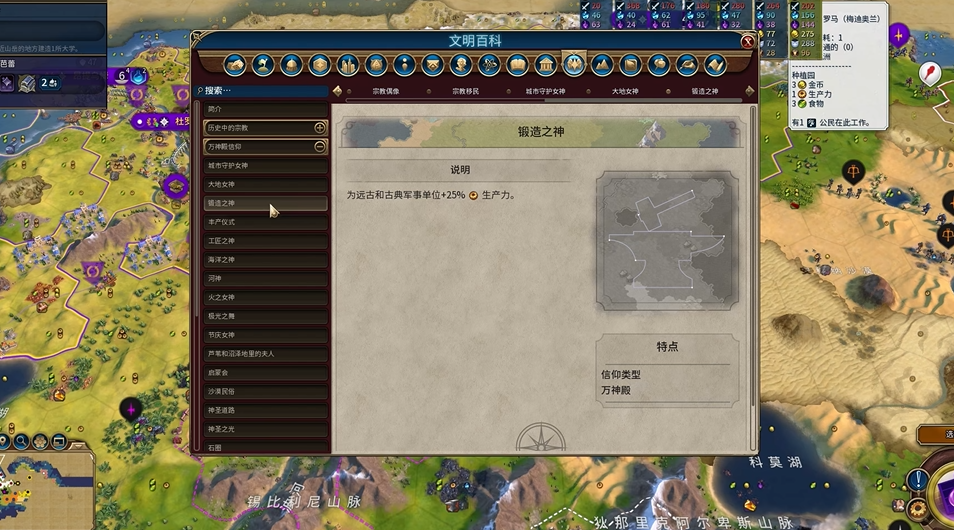The width and height of the screenshot is (954, 530).
Task: Click the 搜索 search field
Action: tap(265, 90)
